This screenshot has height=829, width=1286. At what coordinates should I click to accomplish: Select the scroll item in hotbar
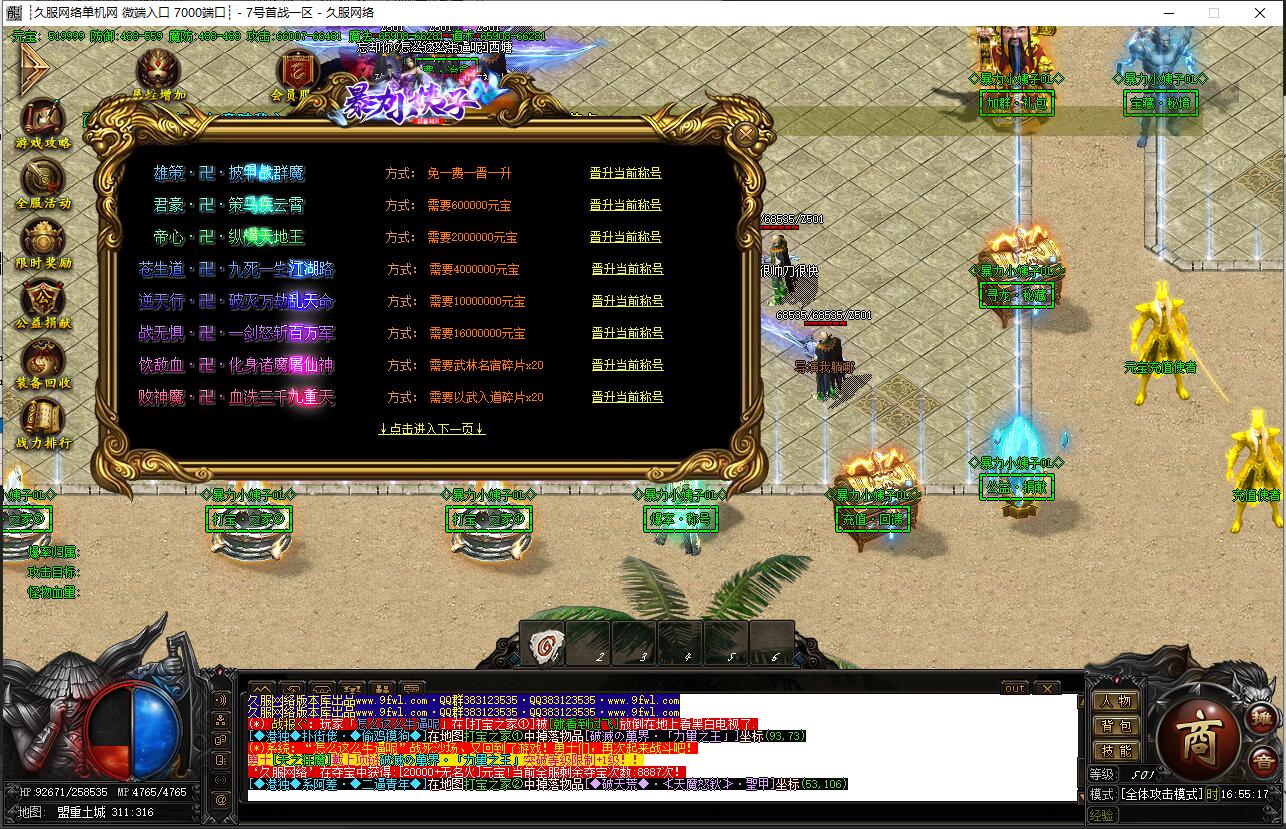(543, 644)
